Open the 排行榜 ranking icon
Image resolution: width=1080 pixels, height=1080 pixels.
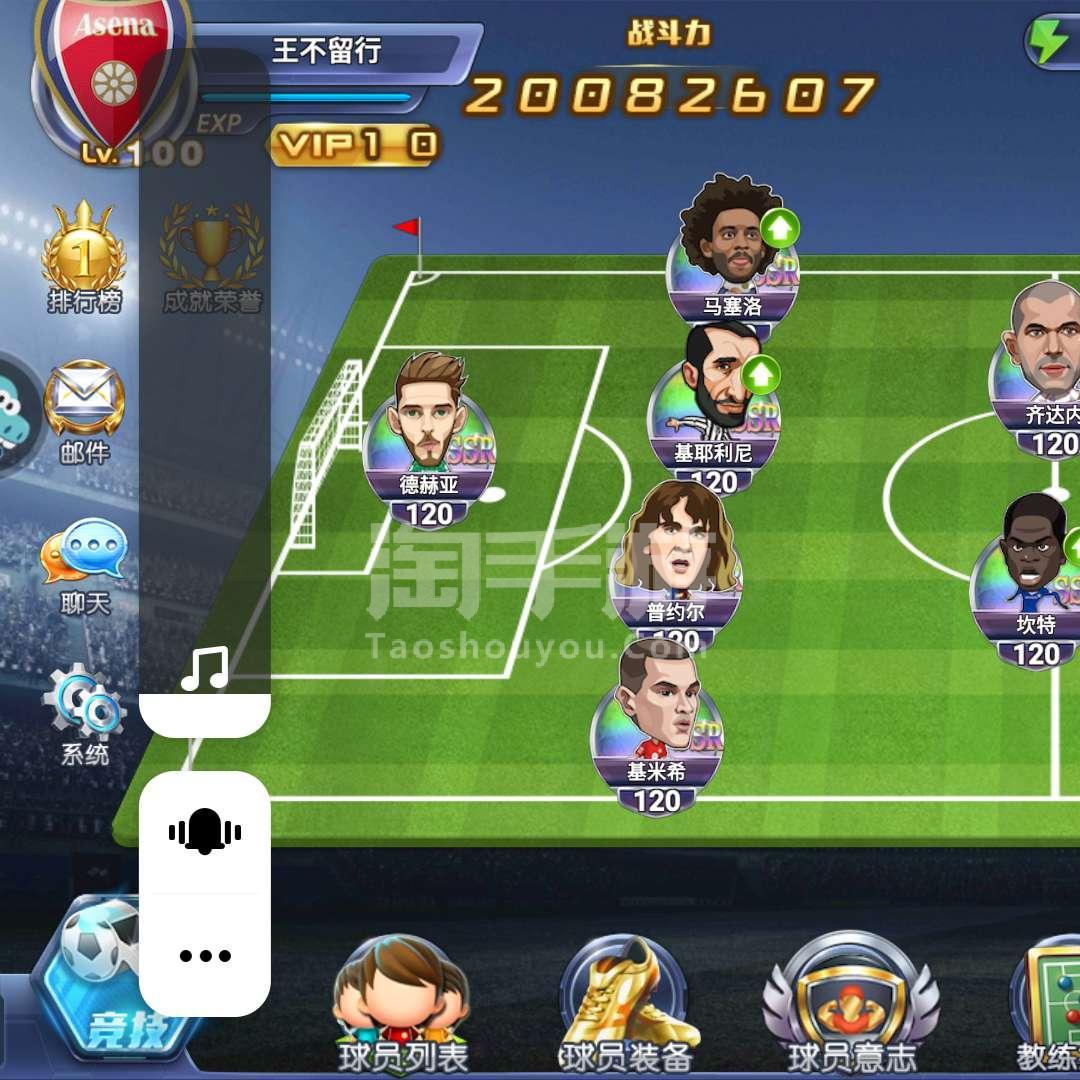(84, 257)
